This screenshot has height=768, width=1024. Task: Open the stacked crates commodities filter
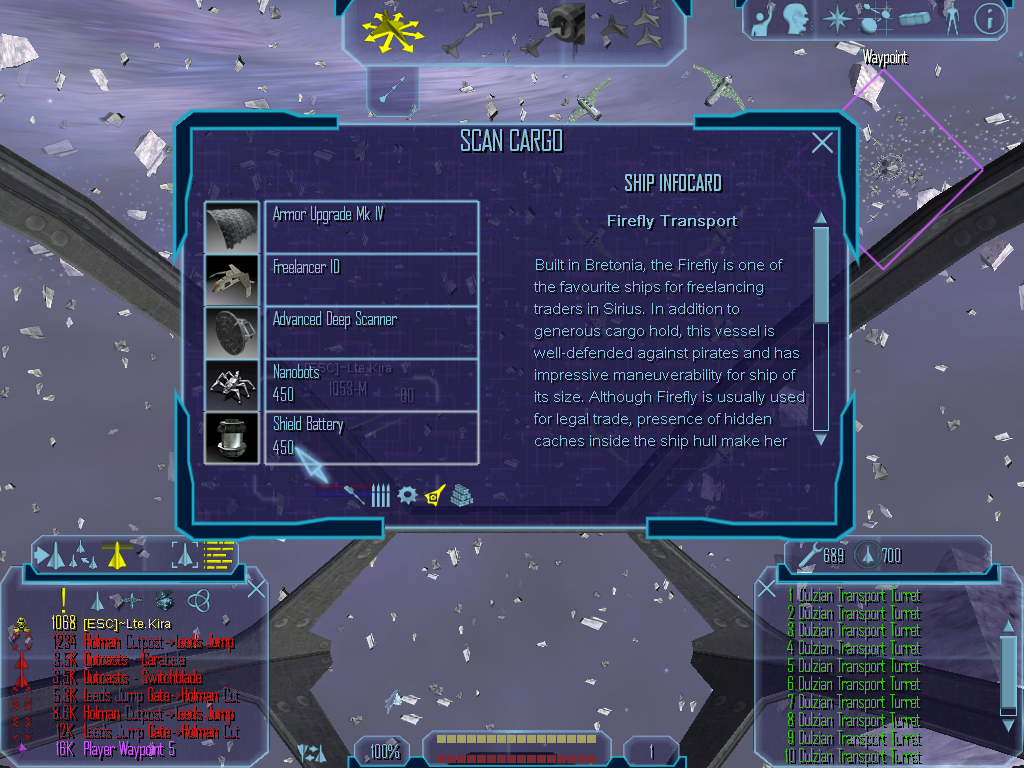point(461,495)
